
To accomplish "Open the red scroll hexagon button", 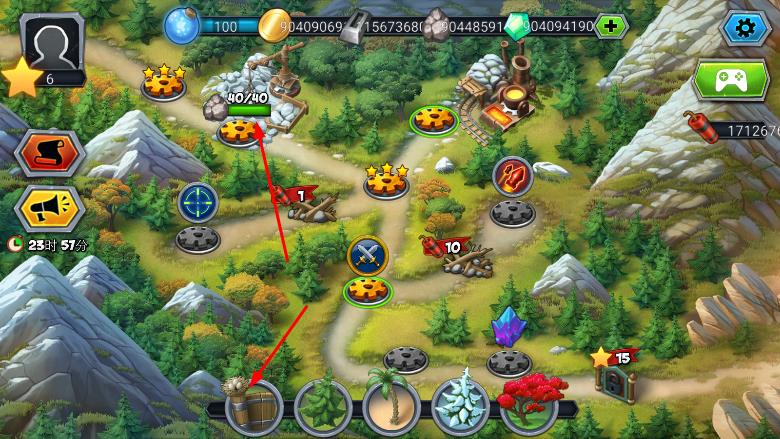I will pos(48,153).
